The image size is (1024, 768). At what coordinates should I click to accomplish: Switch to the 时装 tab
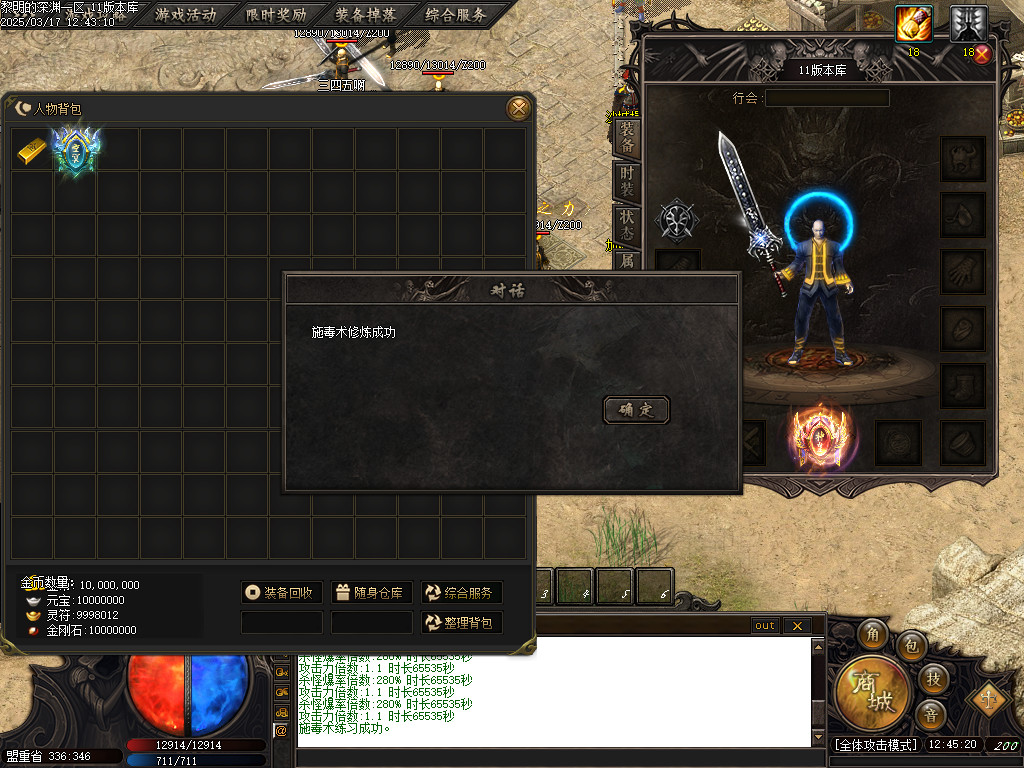[x=627, y=181]
